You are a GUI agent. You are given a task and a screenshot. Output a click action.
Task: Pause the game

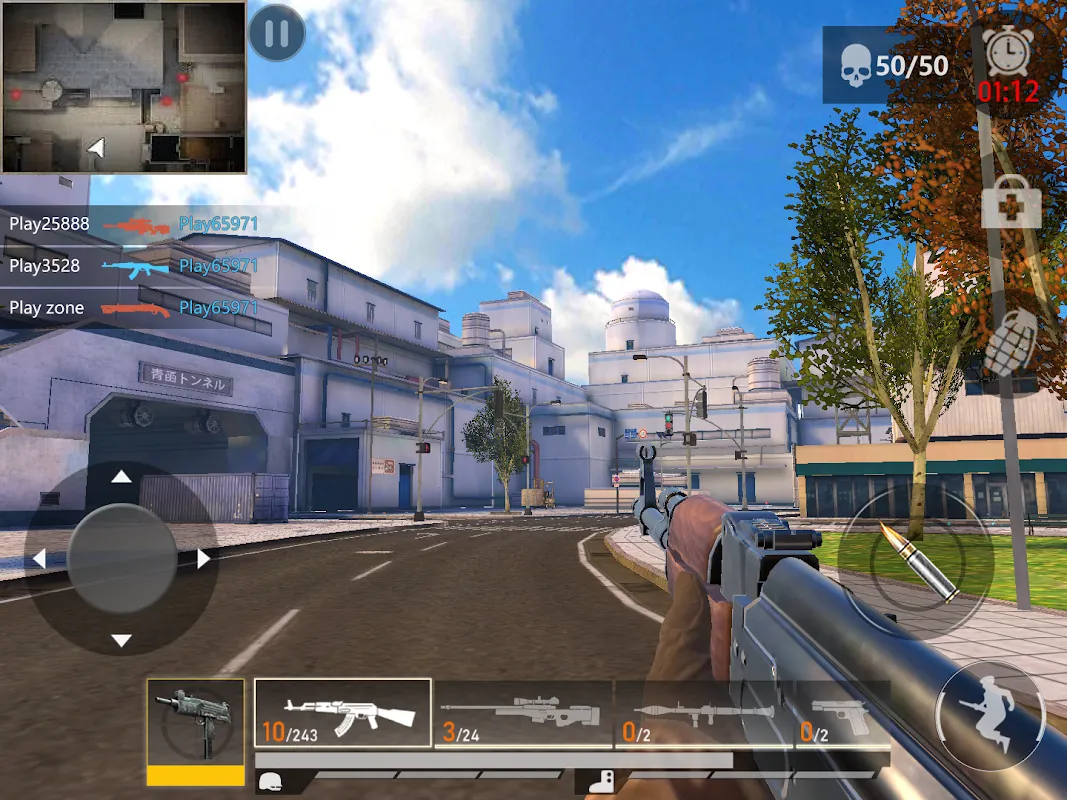tap(277, 34)
